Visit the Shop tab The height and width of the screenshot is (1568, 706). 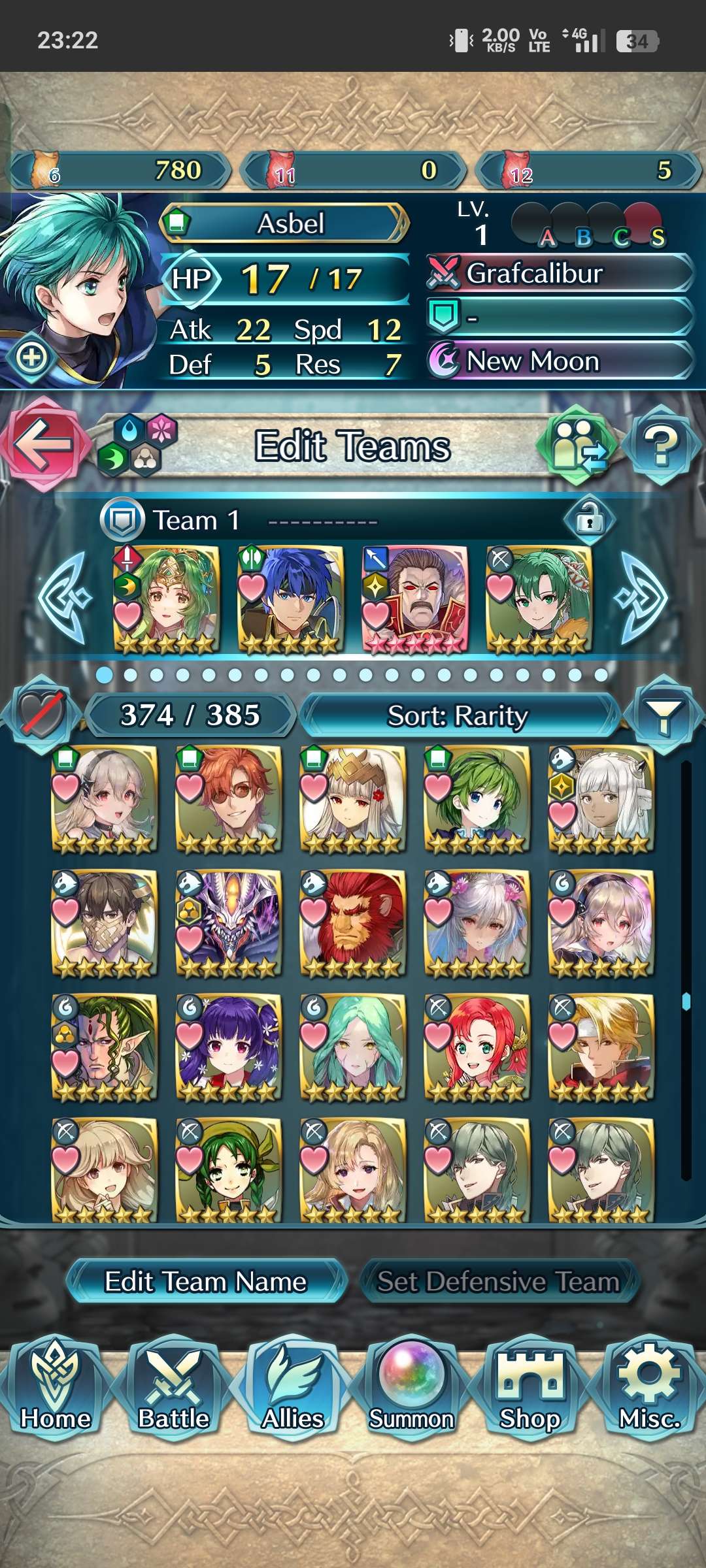click(x=530, y=1388)
